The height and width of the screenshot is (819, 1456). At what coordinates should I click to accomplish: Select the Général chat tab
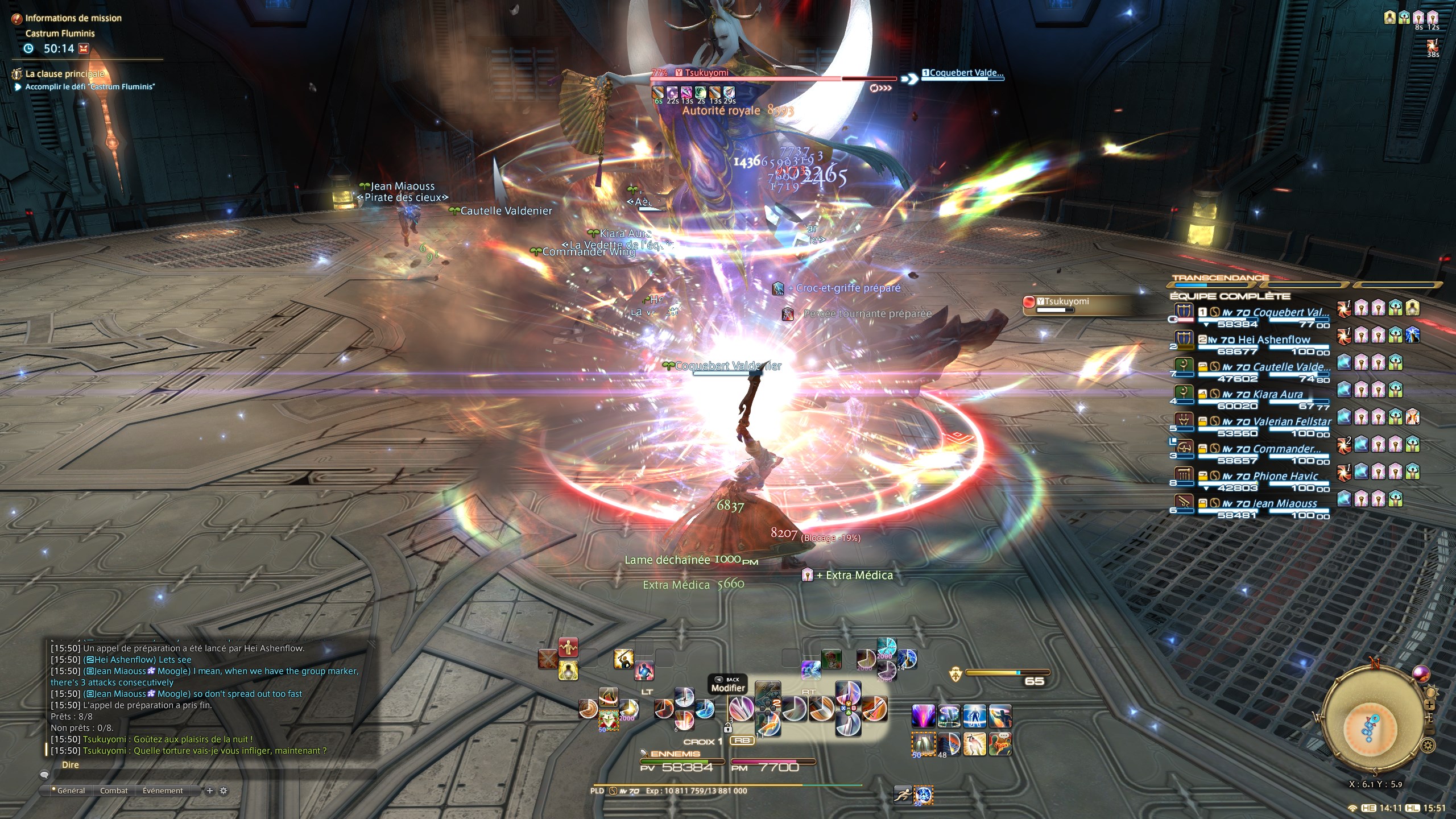tap(71, 791)
